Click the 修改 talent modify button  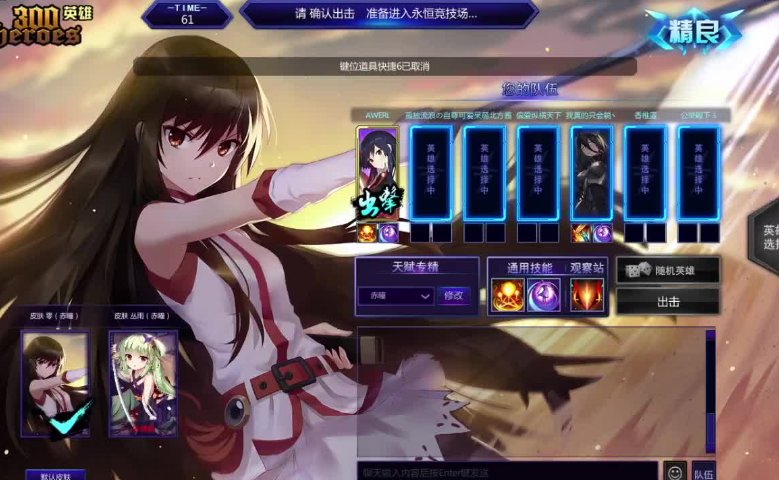453,296
